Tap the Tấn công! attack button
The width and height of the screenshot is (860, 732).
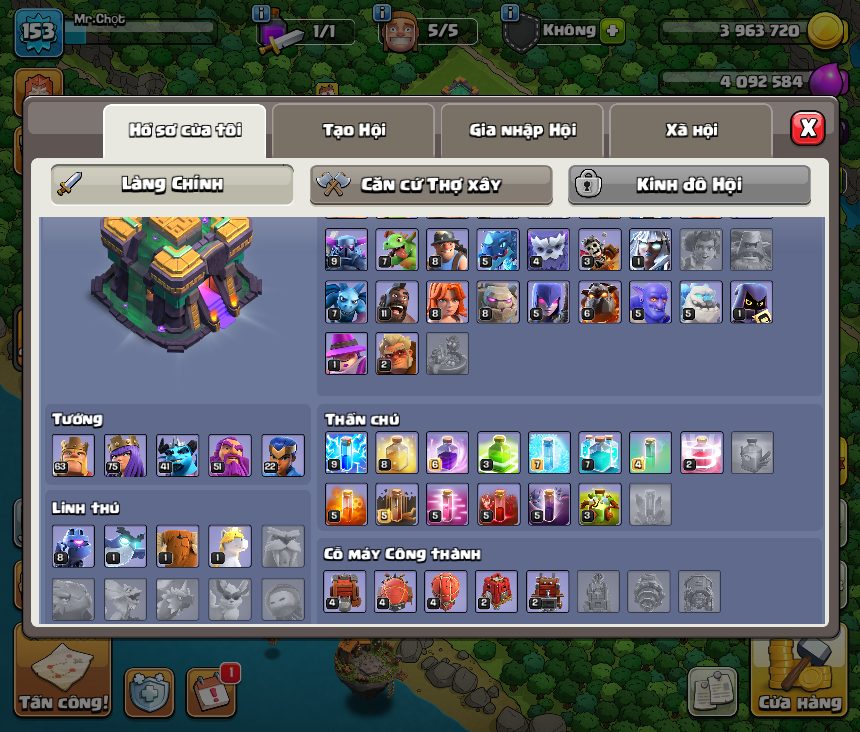pos(62,679)
